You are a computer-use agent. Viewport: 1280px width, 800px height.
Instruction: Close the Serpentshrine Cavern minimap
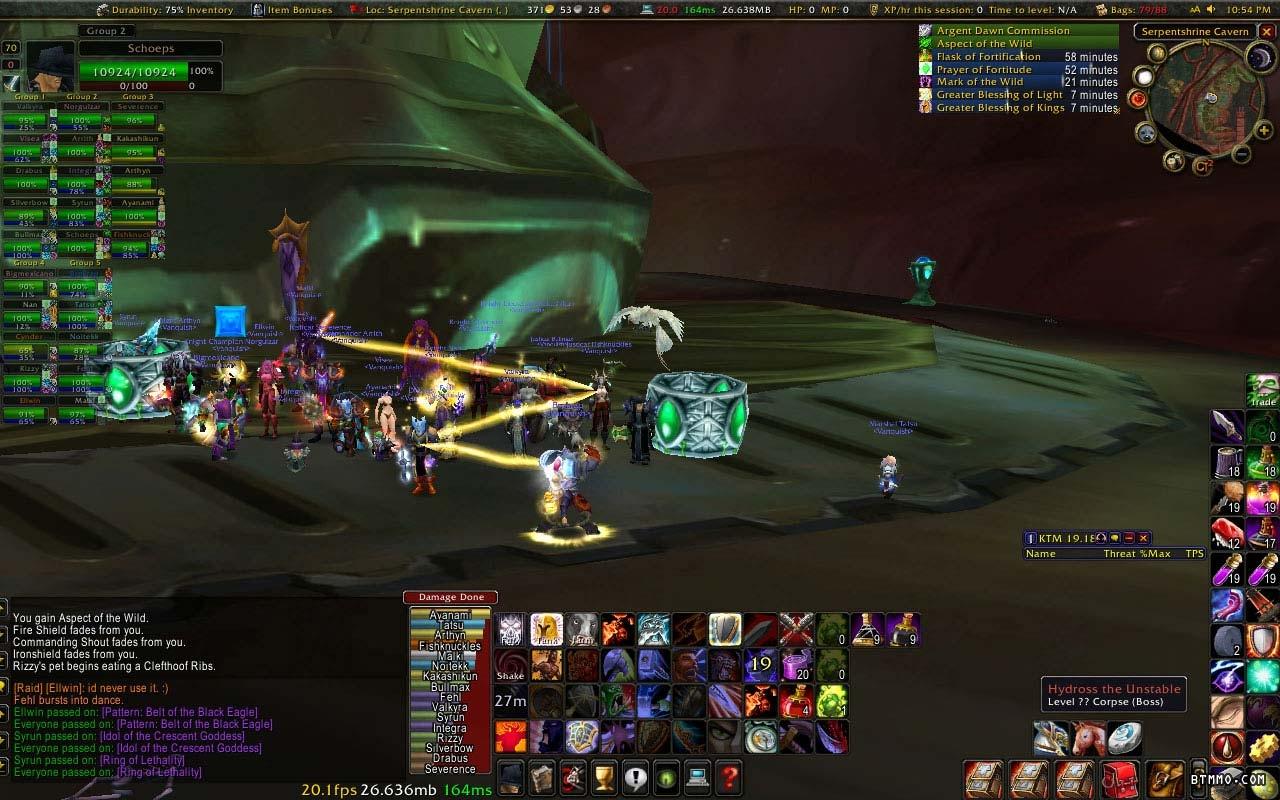pyautogui.click(x=1266, y=31)
